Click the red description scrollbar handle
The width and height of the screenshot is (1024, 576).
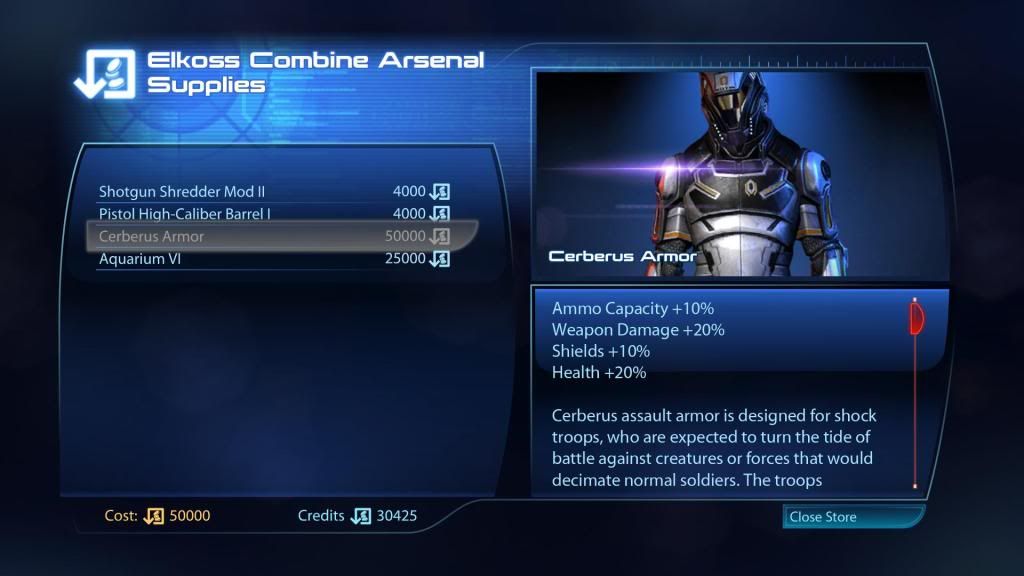point(915,317)
